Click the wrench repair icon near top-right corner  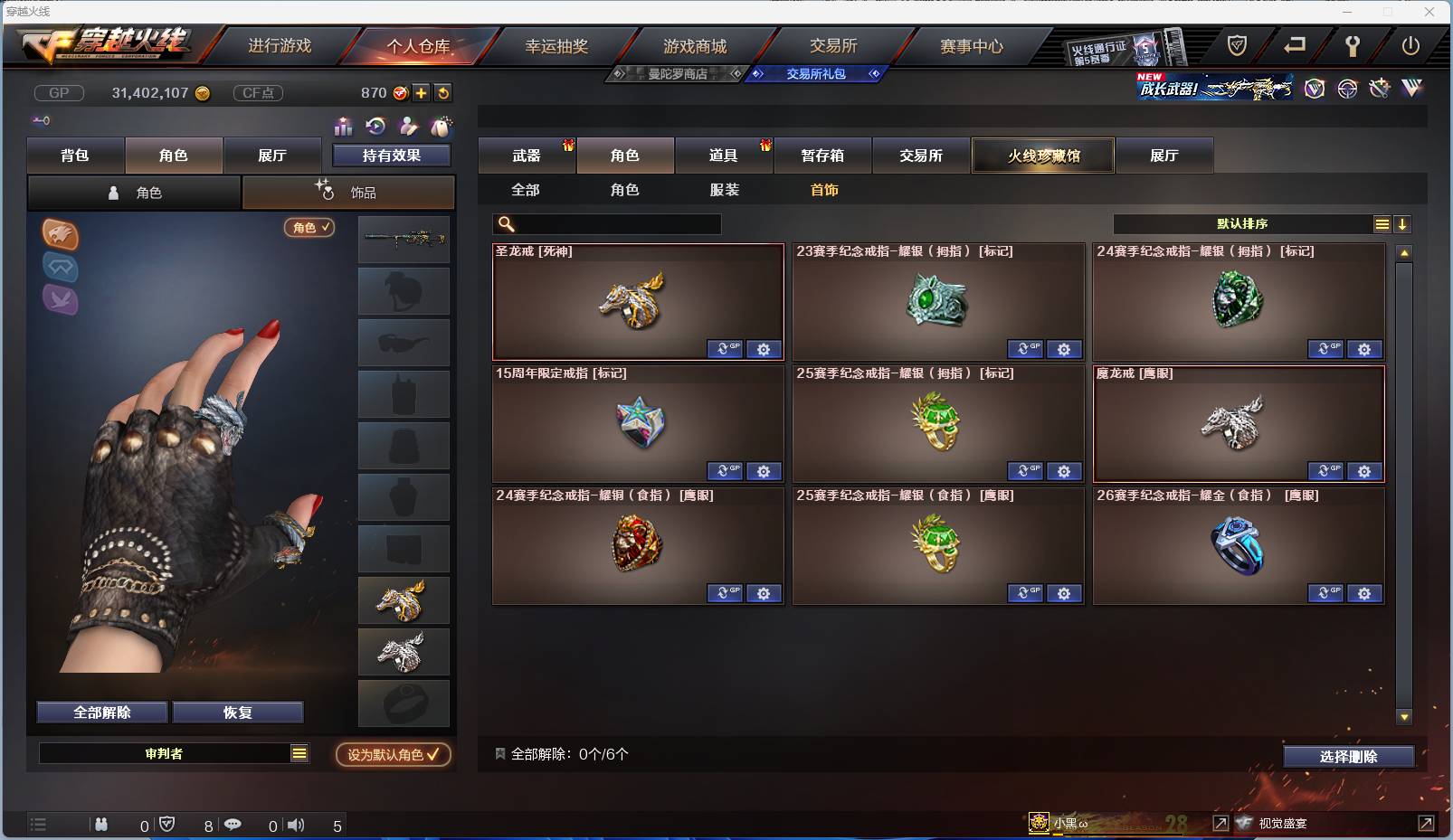1353,46
